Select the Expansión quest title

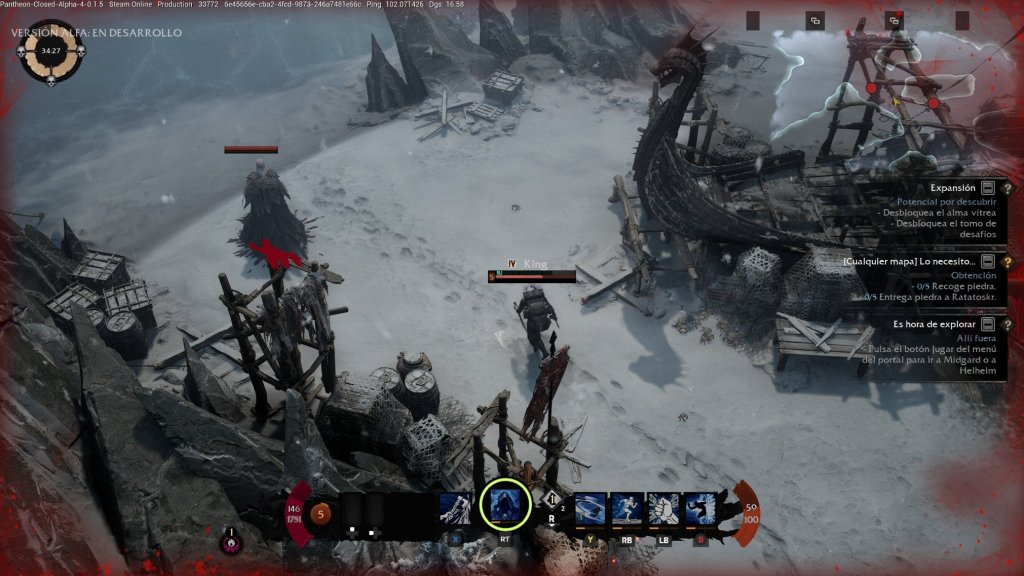[952, 187]
